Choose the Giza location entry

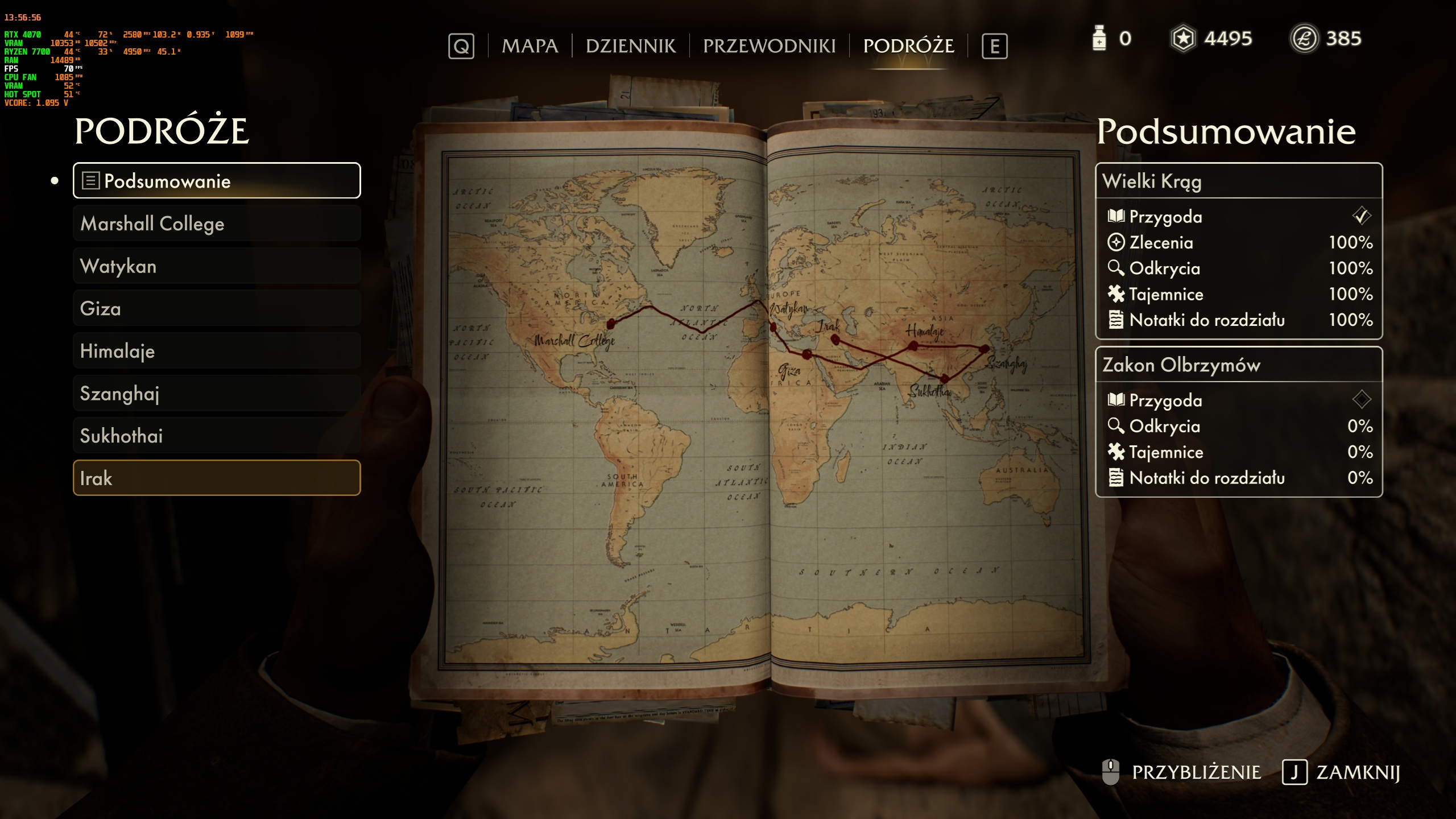[x=217, y=308]
